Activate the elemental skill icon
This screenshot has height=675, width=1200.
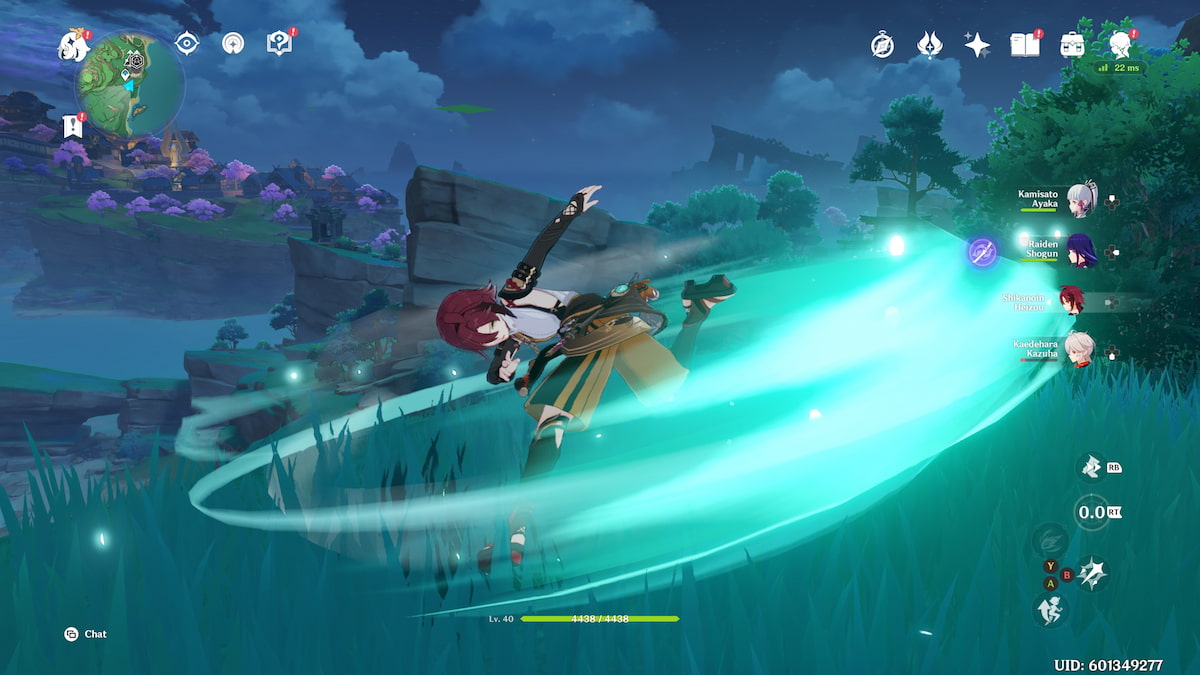click(x=1090, y=466)
